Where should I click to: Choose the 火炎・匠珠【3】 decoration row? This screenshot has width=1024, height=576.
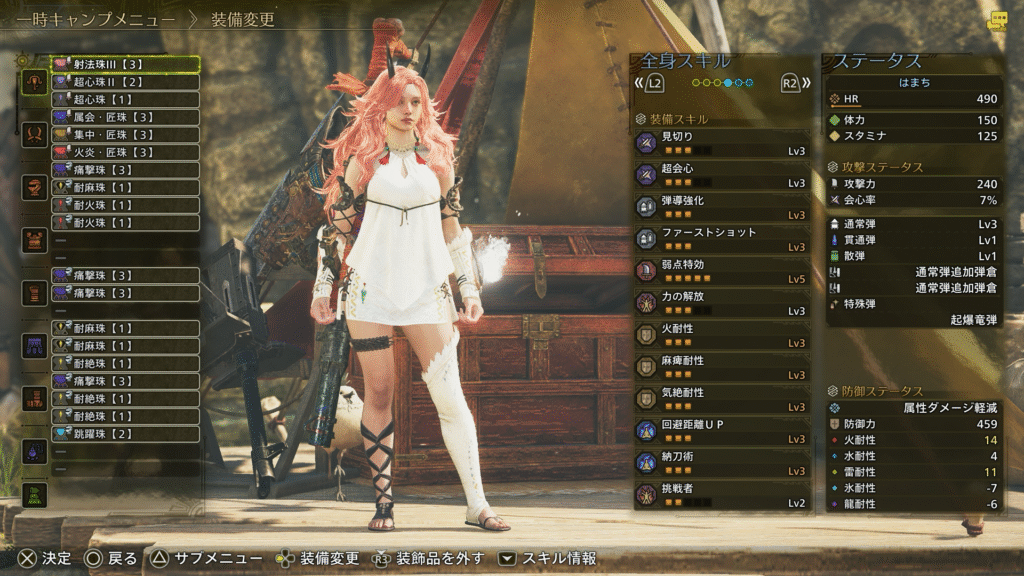[x=125, y=152]
